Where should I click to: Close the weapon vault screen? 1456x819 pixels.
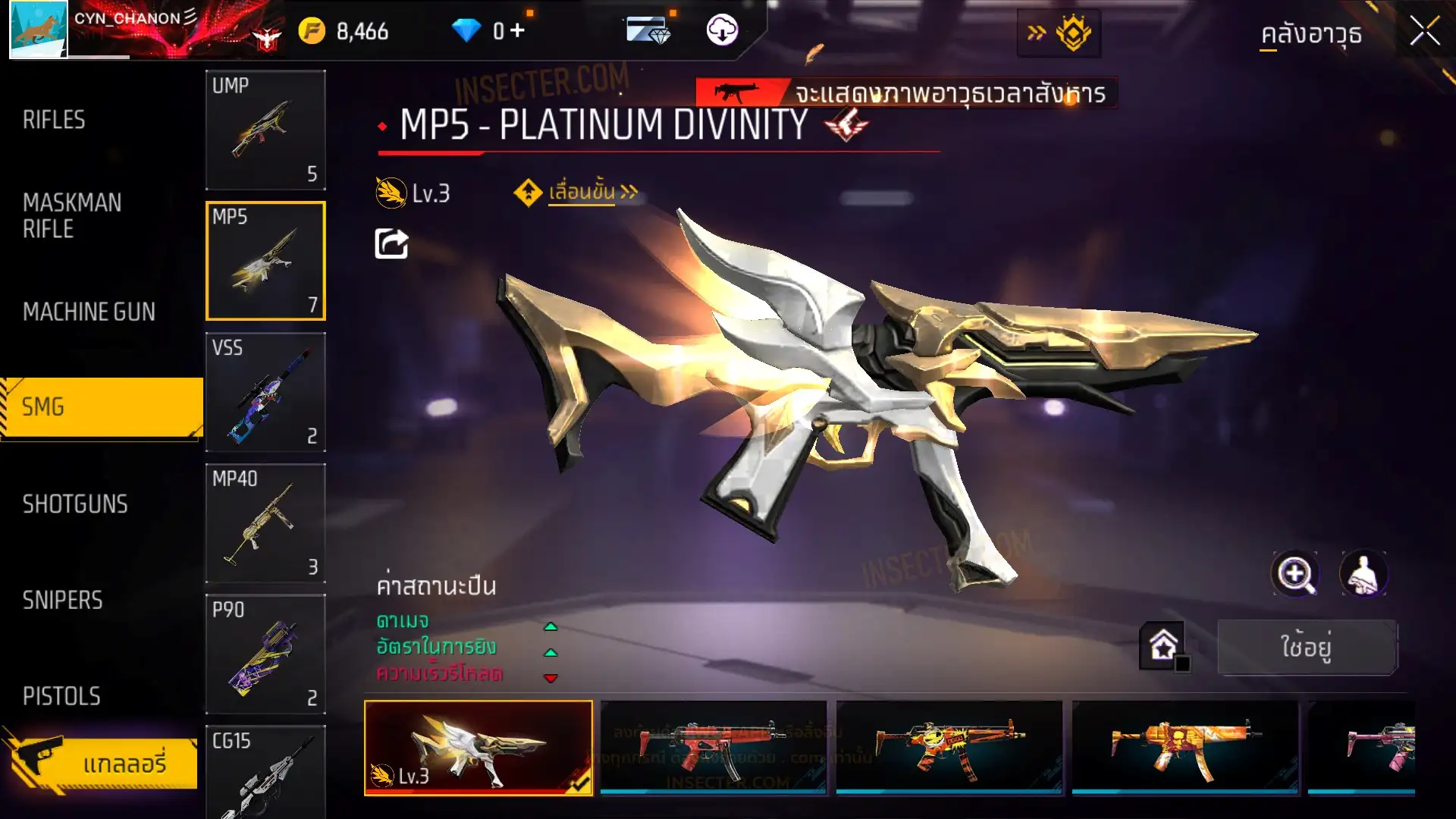(1424, 32)
